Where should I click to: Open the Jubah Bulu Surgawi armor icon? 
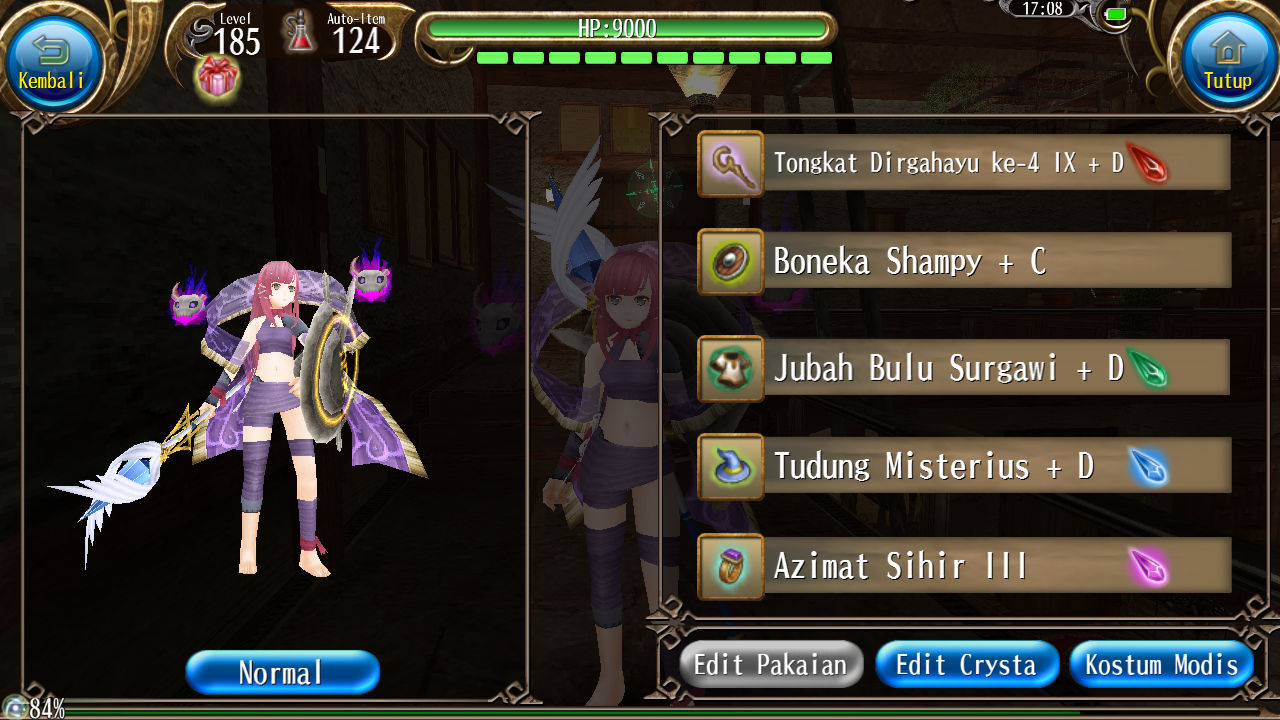coord(730,365)
